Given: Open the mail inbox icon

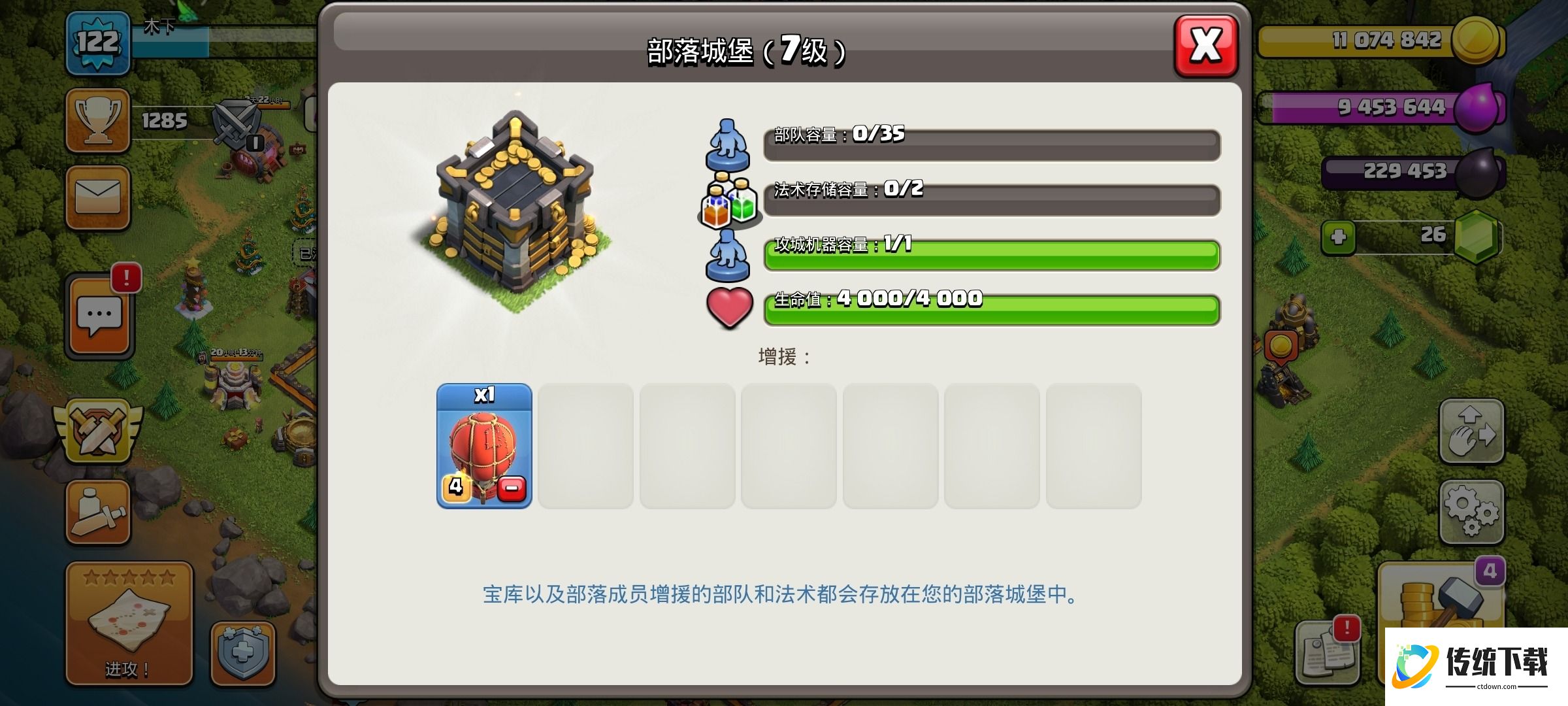Looking at the screenshot, I should (x=97, y=196).
